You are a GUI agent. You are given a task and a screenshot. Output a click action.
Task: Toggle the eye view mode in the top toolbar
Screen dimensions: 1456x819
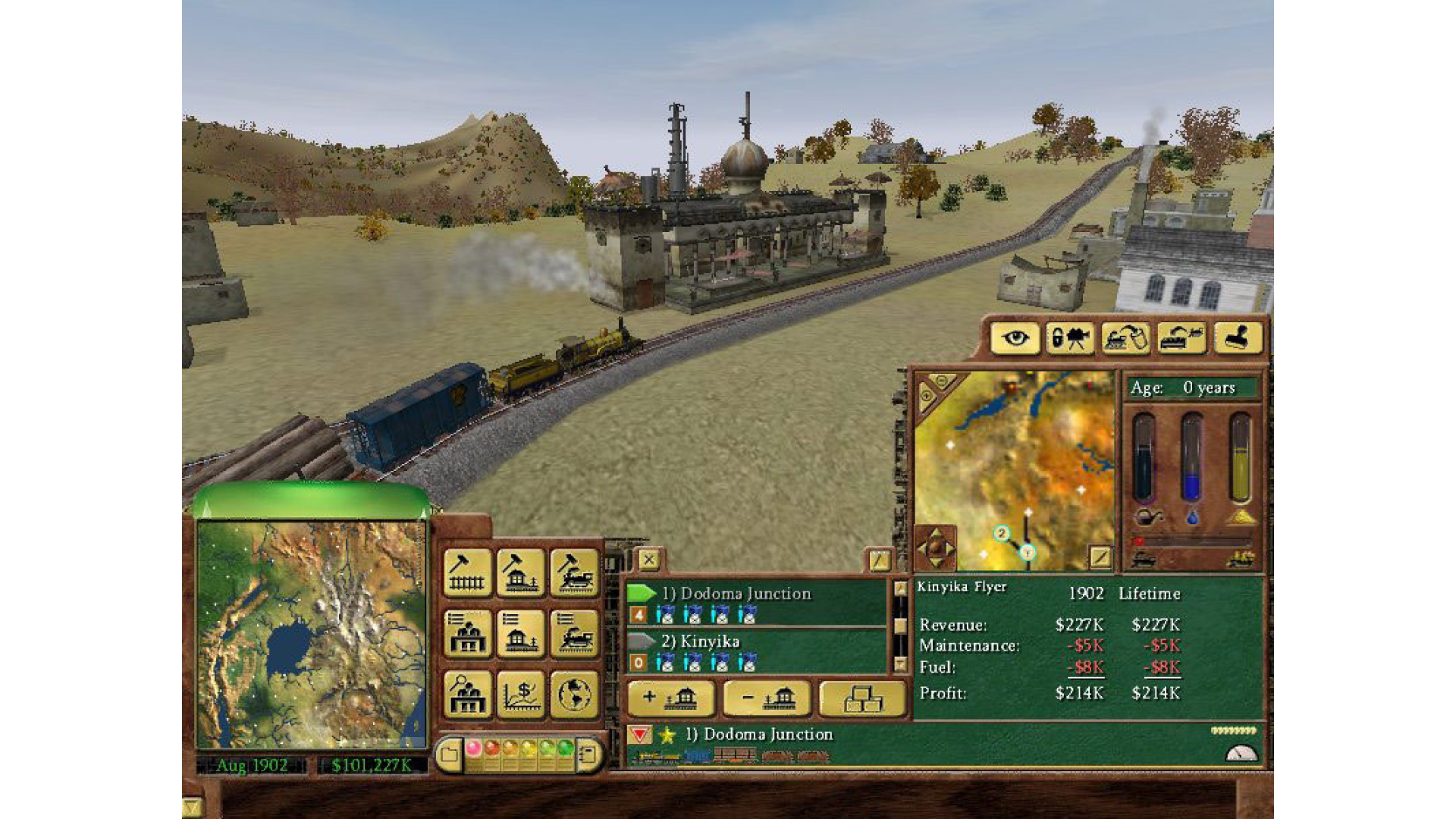pos(1016,339)
